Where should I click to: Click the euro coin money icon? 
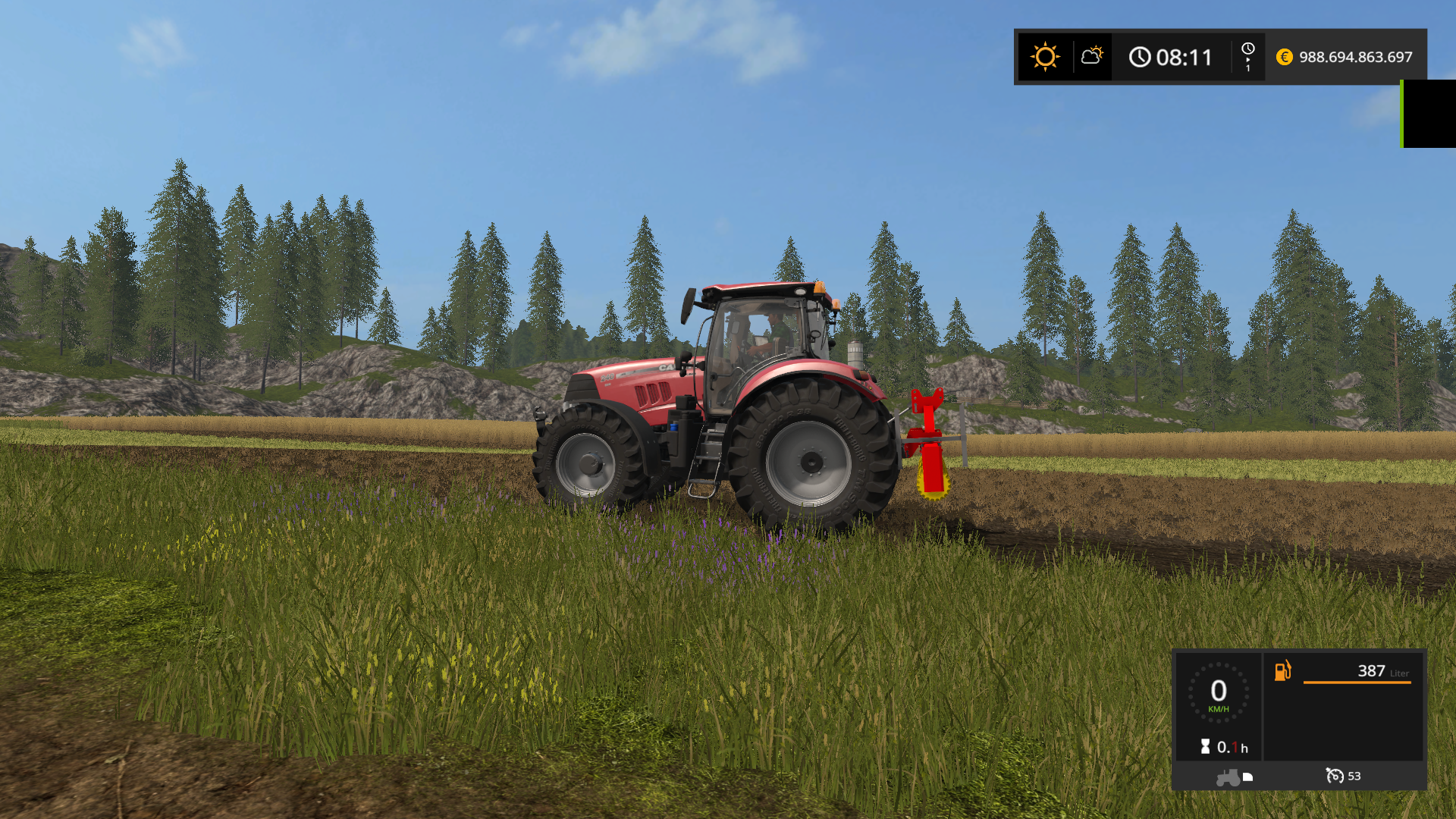[x=1284, y=57]
